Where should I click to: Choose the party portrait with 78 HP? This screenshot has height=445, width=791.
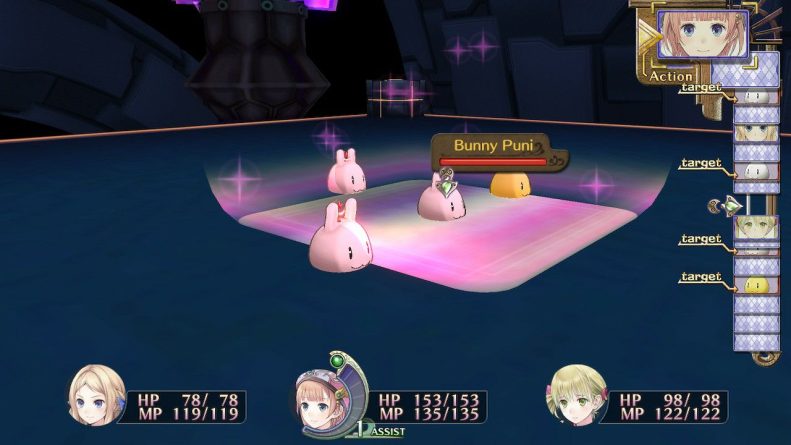pos(96,396)
